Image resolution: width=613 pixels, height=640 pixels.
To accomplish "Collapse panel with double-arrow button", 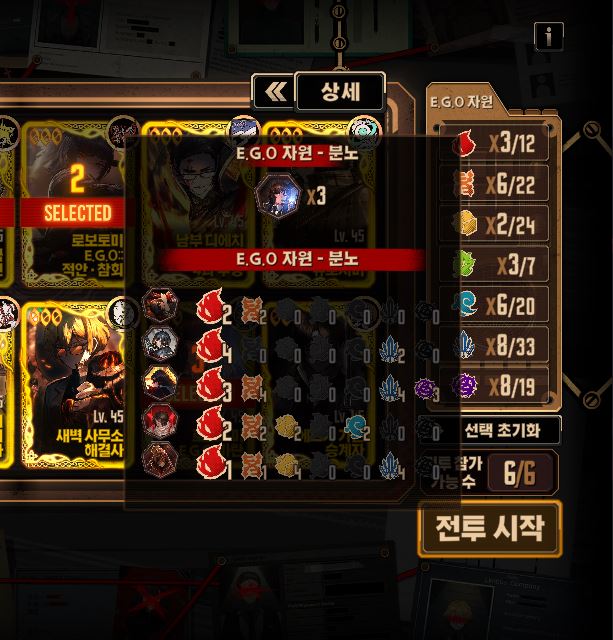I will tap(274, 93).
